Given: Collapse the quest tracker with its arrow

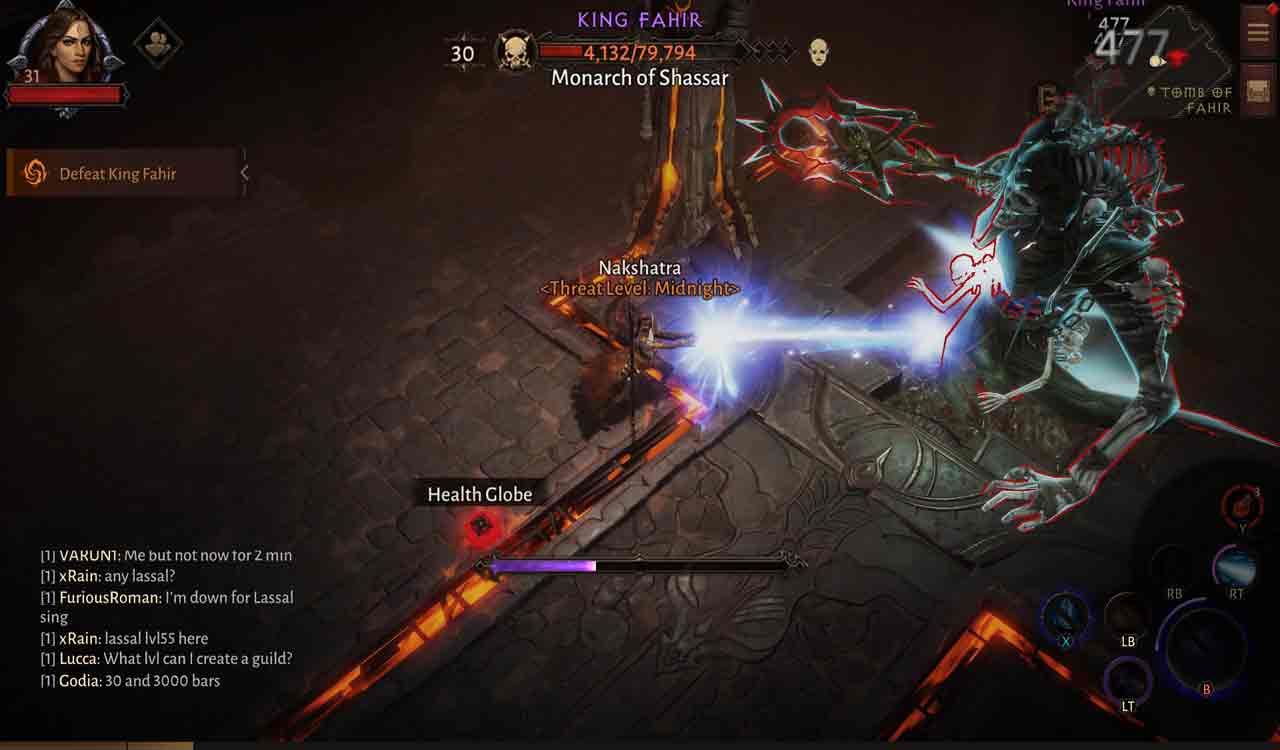Looking at the screenshot, I should tap(244, 173).
